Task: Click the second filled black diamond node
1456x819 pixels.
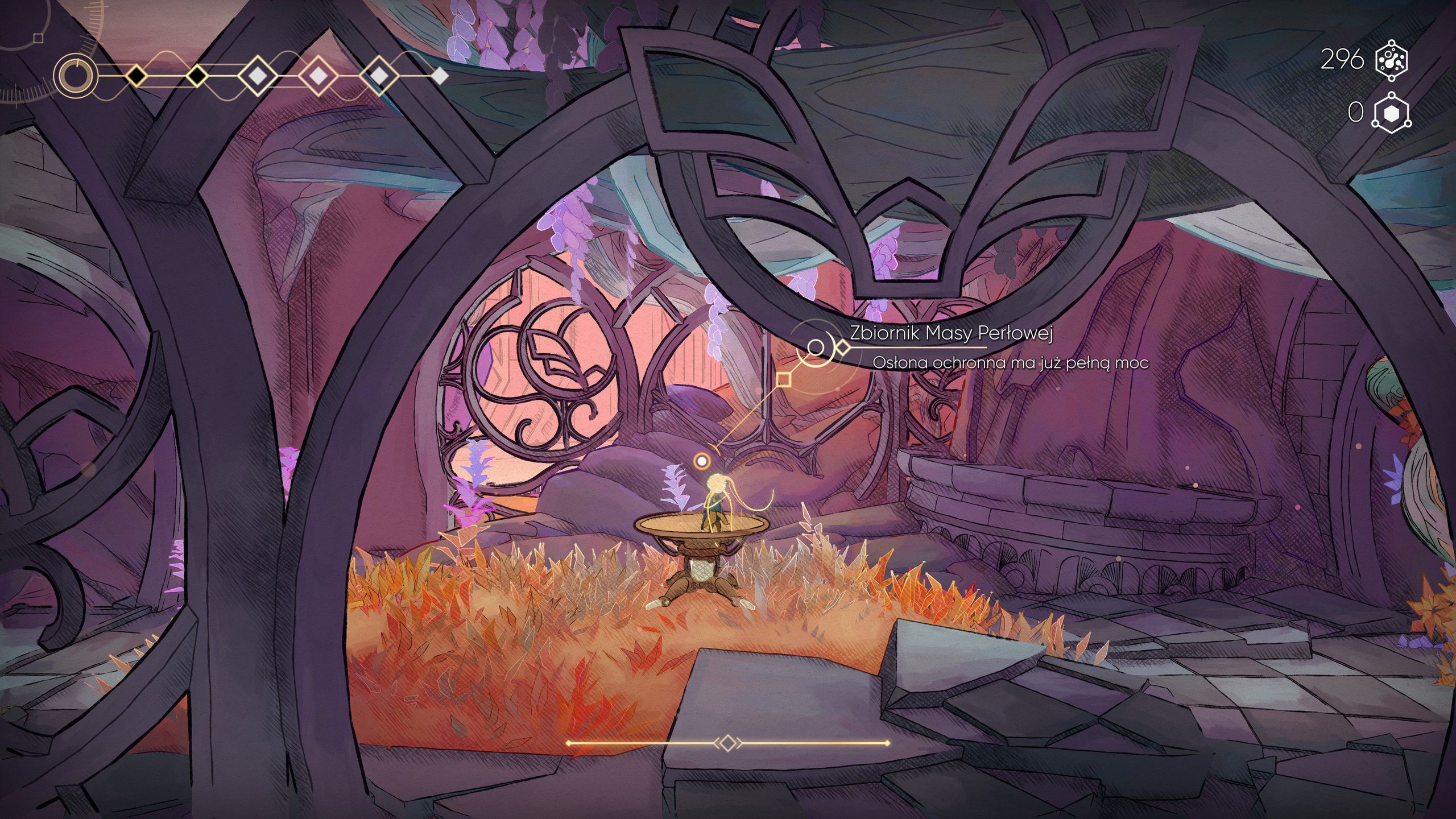Action: (196, 76)
